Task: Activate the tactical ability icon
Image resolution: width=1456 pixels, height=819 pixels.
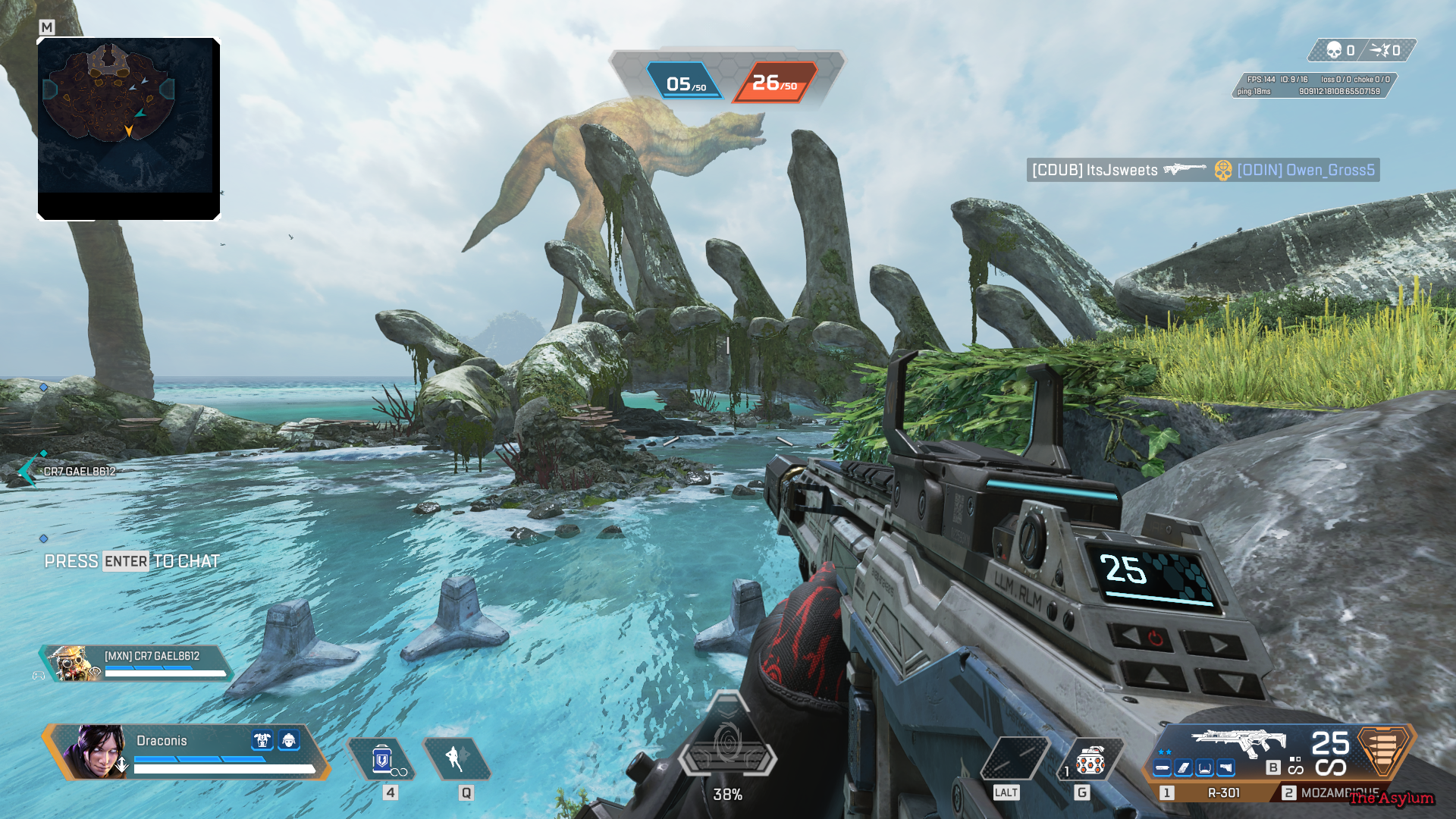Action: [x=457, y=758]
